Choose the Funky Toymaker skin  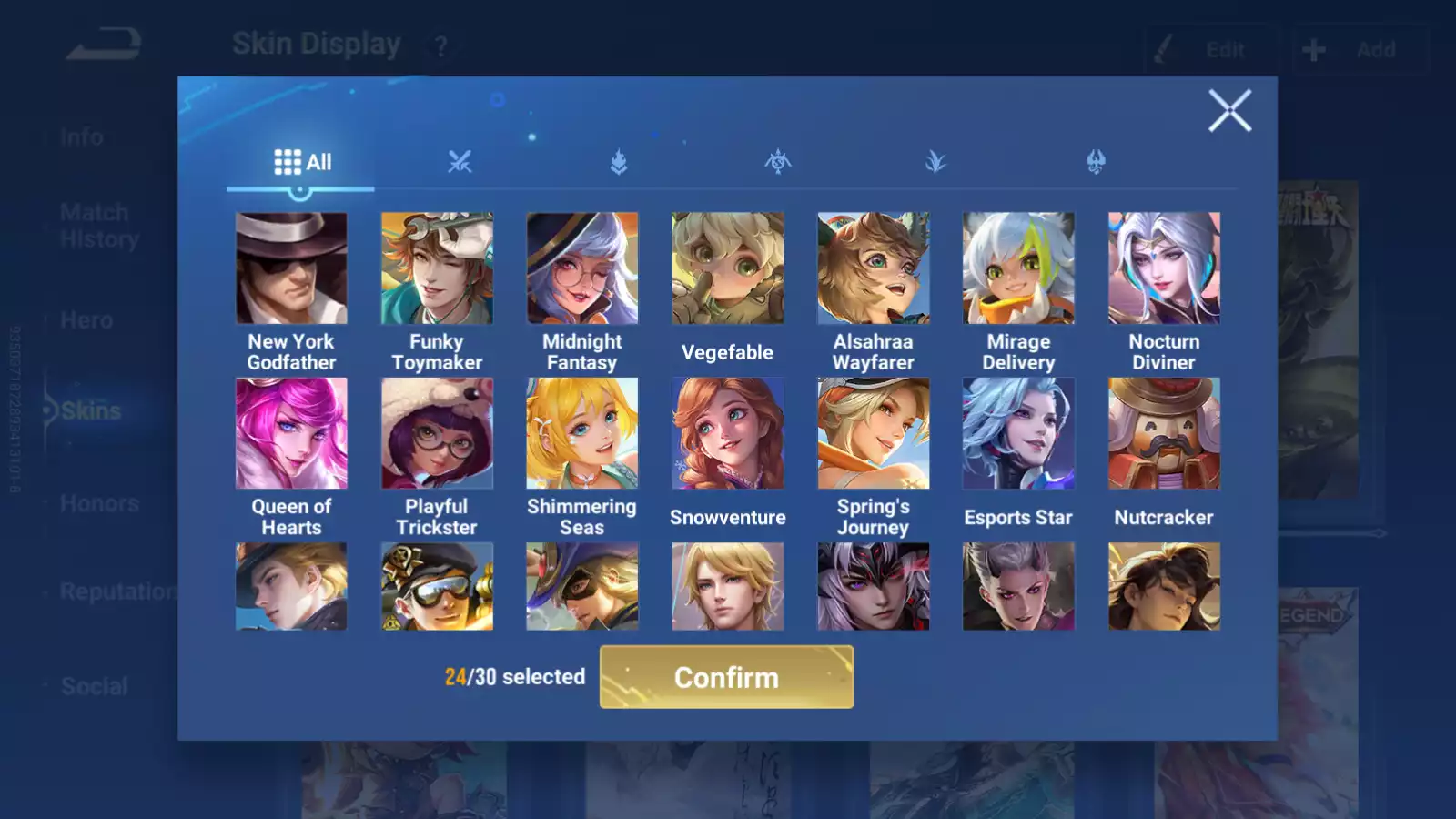tap(437, 268)
